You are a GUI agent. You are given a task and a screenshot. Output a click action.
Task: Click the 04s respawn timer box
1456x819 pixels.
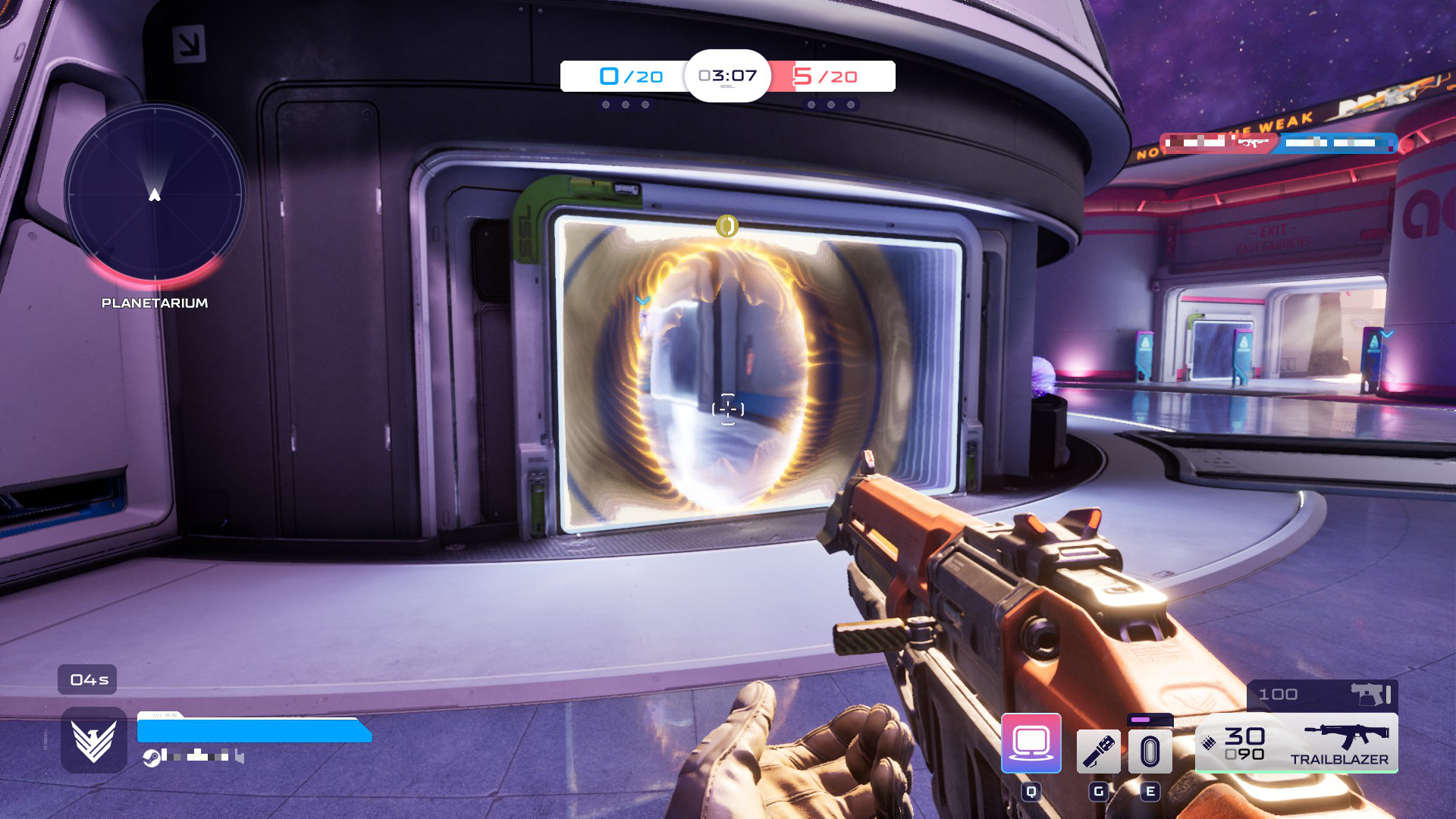(88, 680)
